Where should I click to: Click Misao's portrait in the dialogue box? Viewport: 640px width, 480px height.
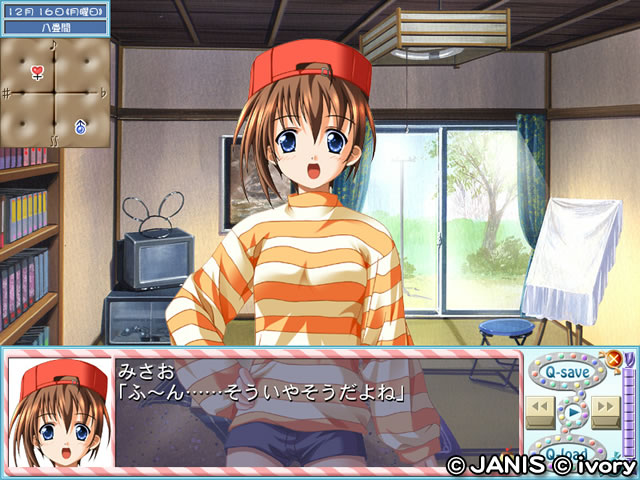coord(59,412)
